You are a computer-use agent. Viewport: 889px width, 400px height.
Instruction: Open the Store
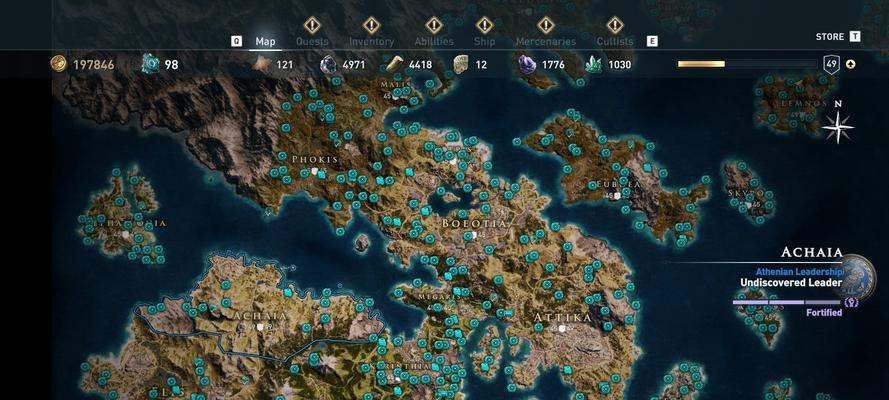pos(830,37)
